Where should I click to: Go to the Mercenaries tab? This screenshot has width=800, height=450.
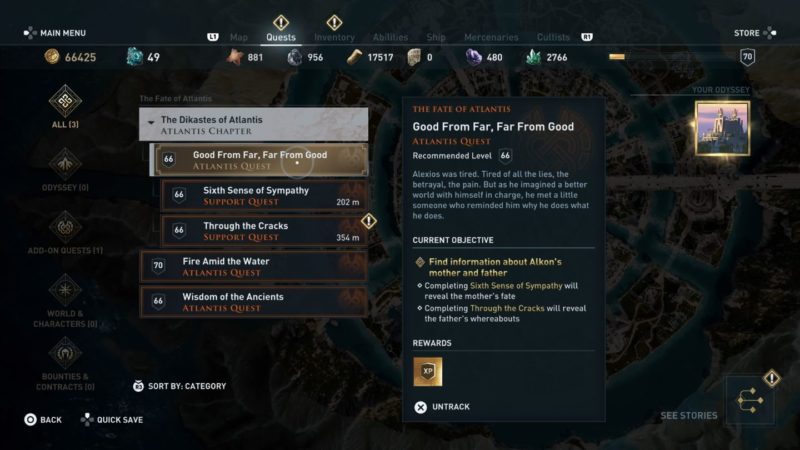491,37
